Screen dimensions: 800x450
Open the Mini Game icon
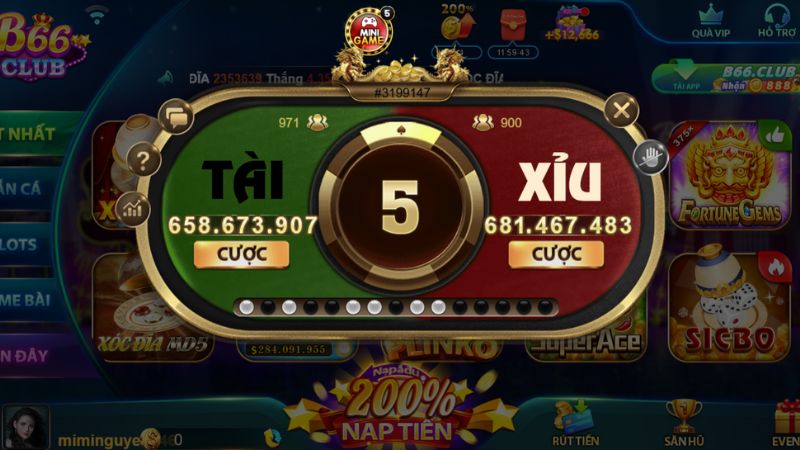click(x=368, y=30)
